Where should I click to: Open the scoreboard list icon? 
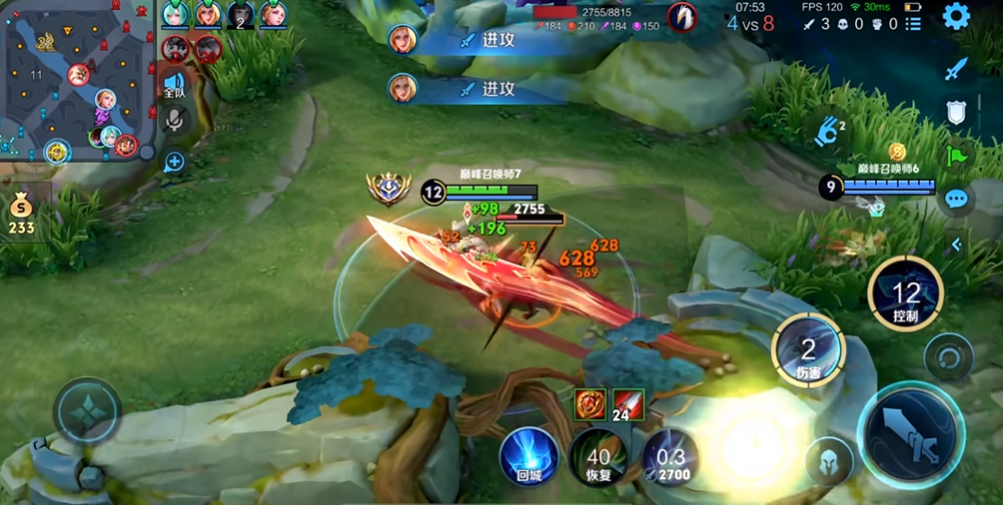(913, 24)
